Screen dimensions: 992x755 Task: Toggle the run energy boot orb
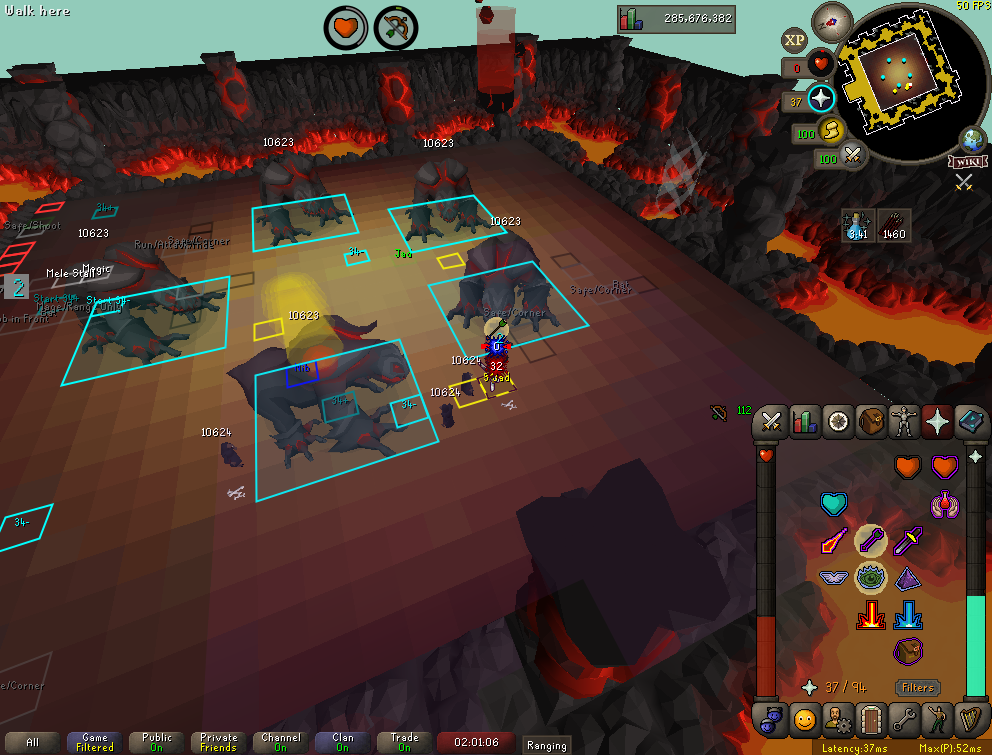tap(831, 131)
